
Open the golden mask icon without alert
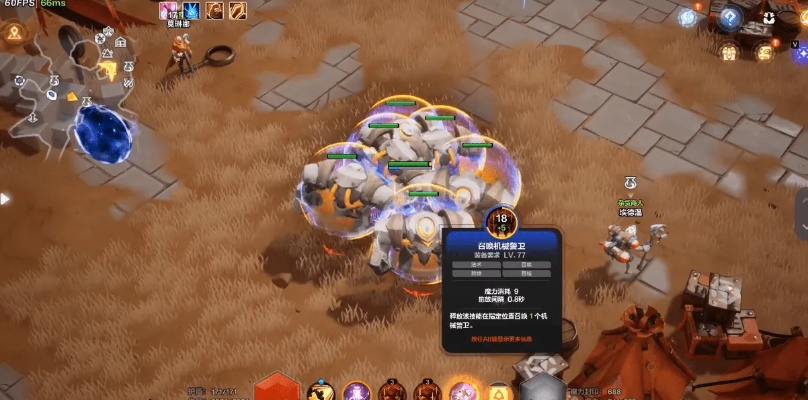(x=729, y=52)
